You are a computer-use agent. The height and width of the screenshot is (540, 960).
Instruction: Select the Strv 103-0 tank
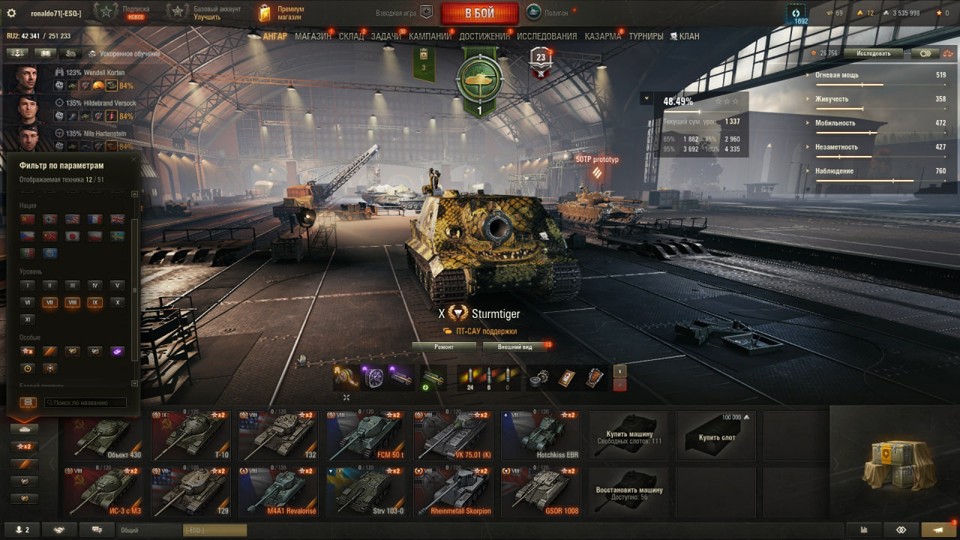(365, 490)
